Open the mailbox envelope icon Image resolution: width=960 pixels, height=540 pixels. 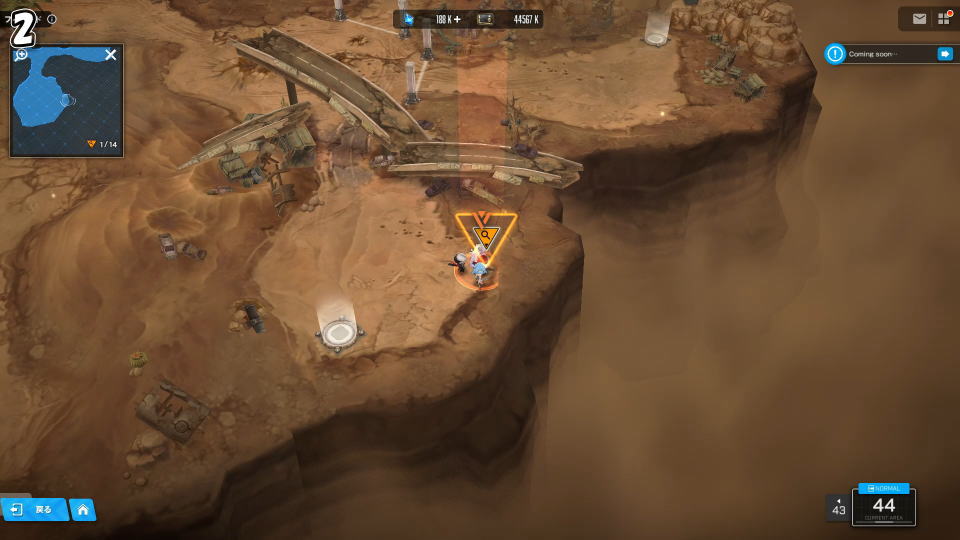click(x=919, y=19)
